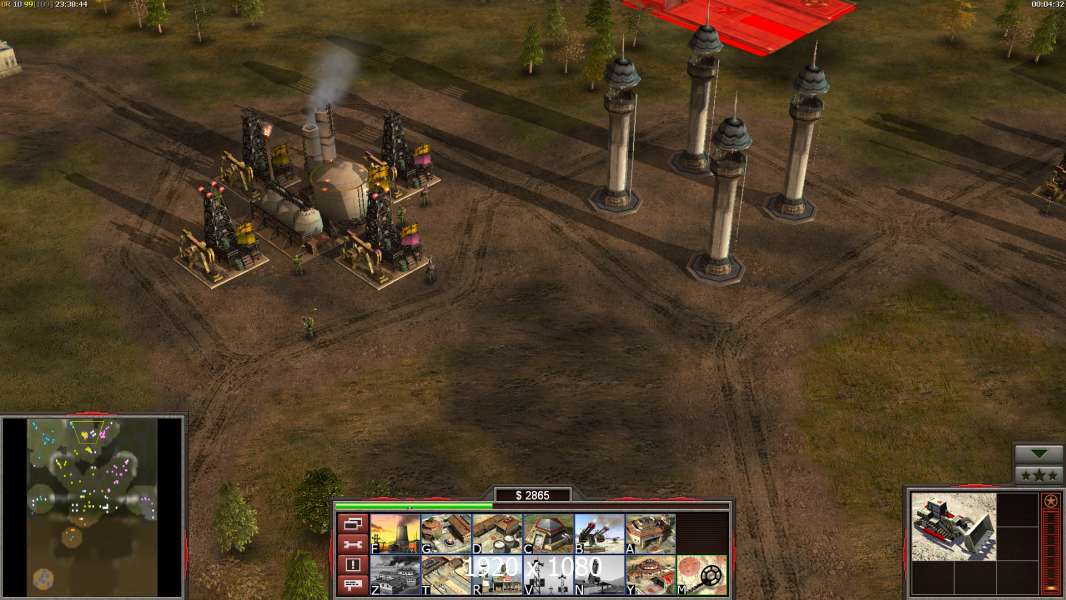Choose the supply center icon labeled D
The image size is (1066, 600).
[497, 534]
